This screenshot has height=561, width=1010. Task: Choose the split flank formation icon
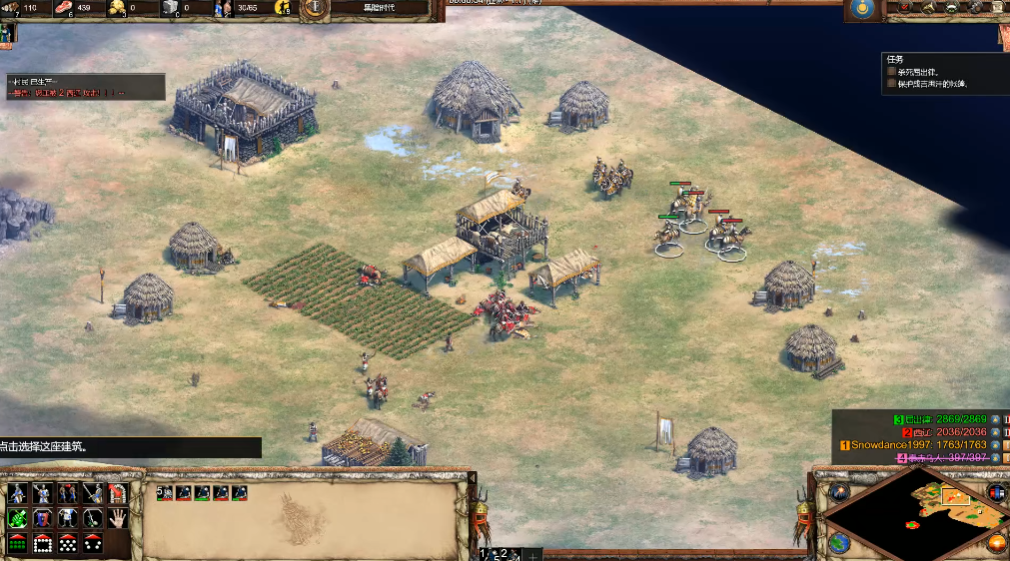tap(92, 543)
